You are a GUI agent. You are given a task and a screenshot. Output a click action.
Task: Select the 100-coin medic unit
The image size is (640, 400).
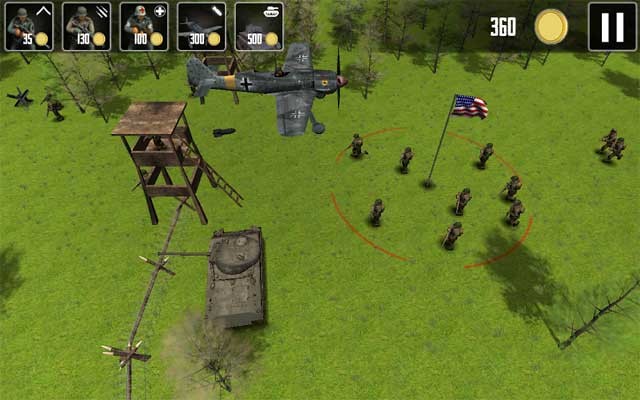(144, 26)
